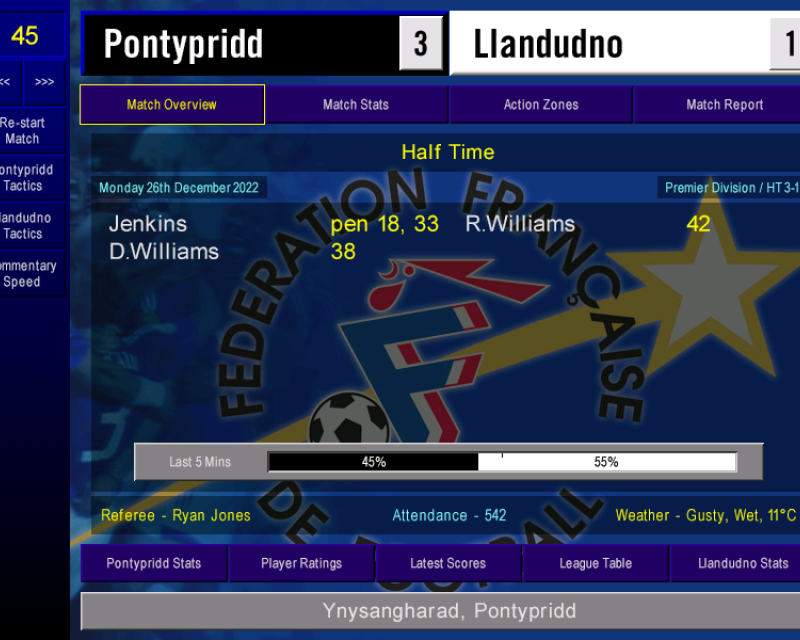The image size is (800, 640).
Task: Open Llandudno Stats
Action: [742, 563]
